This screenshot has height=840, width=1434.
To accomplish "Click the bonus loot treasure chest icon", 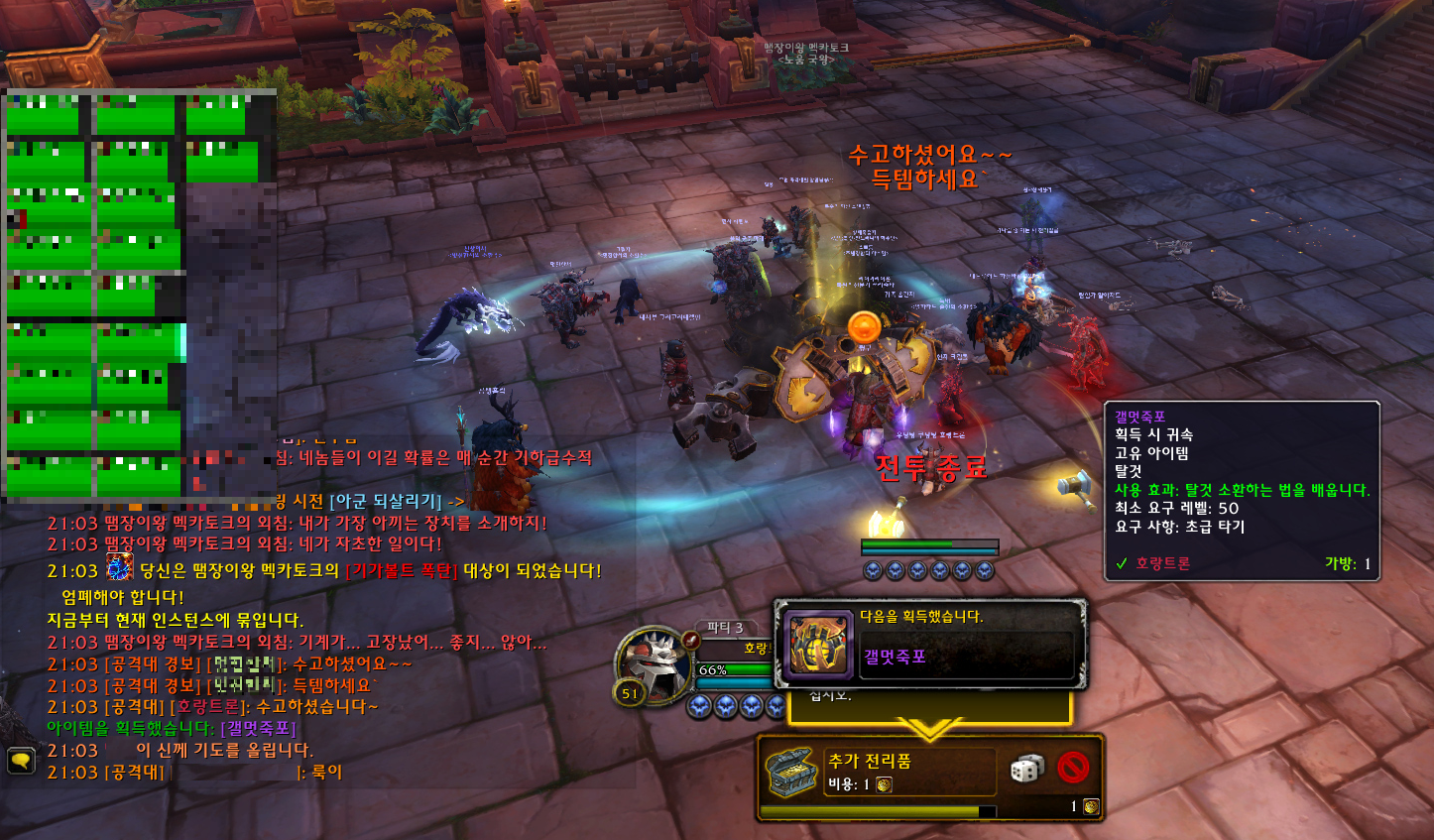I will click(791, 773).
